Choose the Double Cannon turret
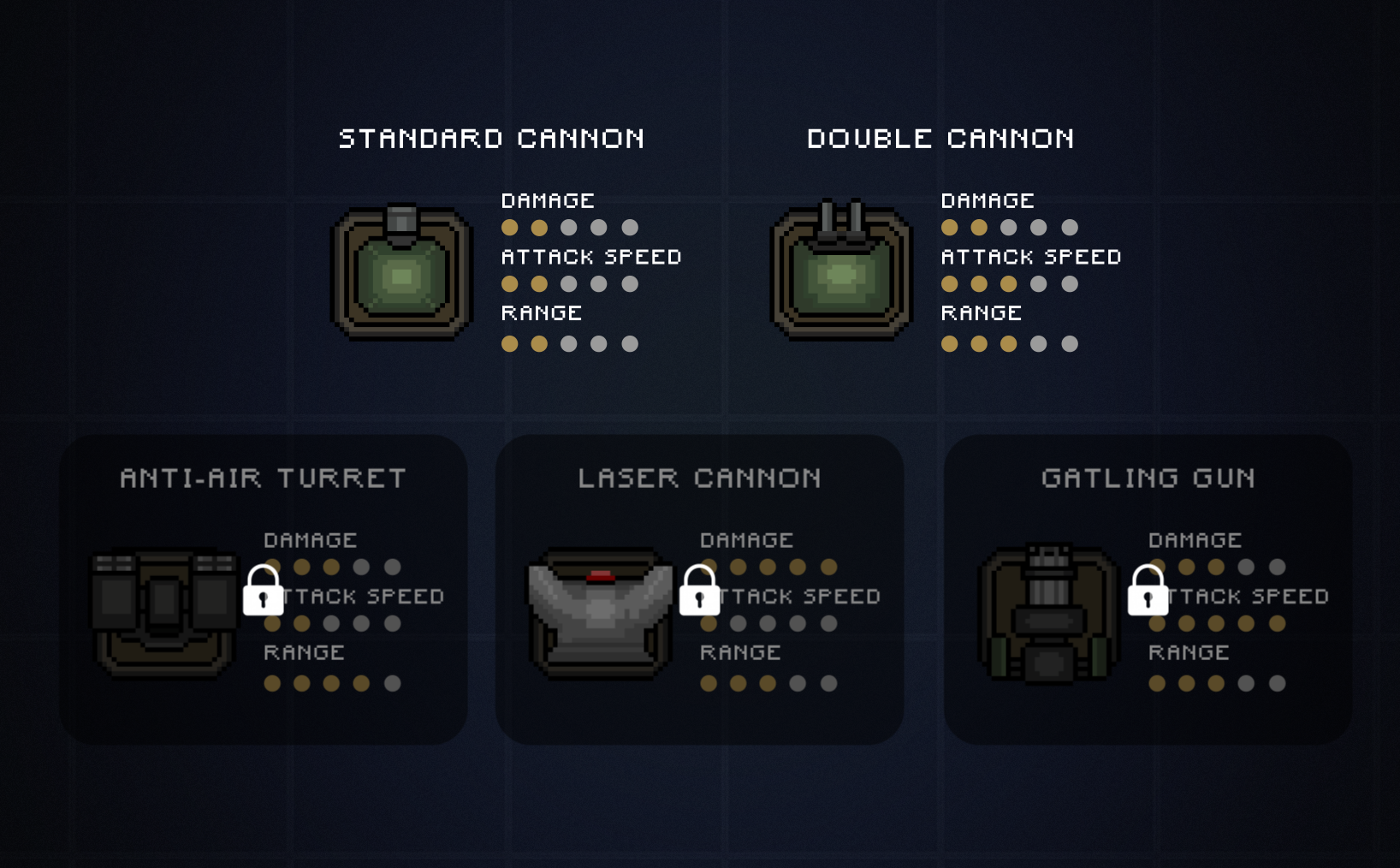1400x868 pixels. (842, 273)
